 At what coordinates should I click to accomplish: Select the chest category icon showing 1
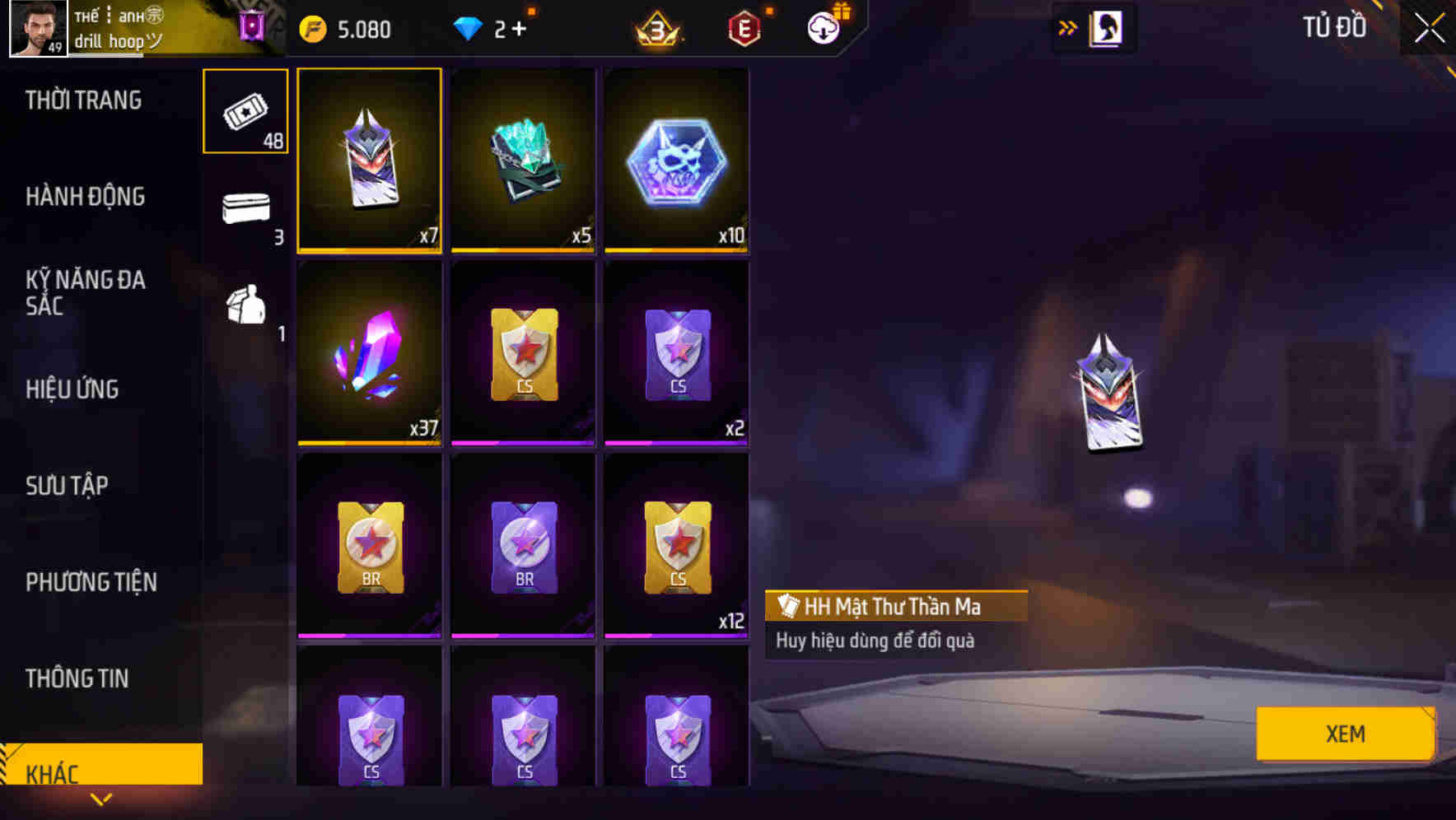tap(245, 309)
